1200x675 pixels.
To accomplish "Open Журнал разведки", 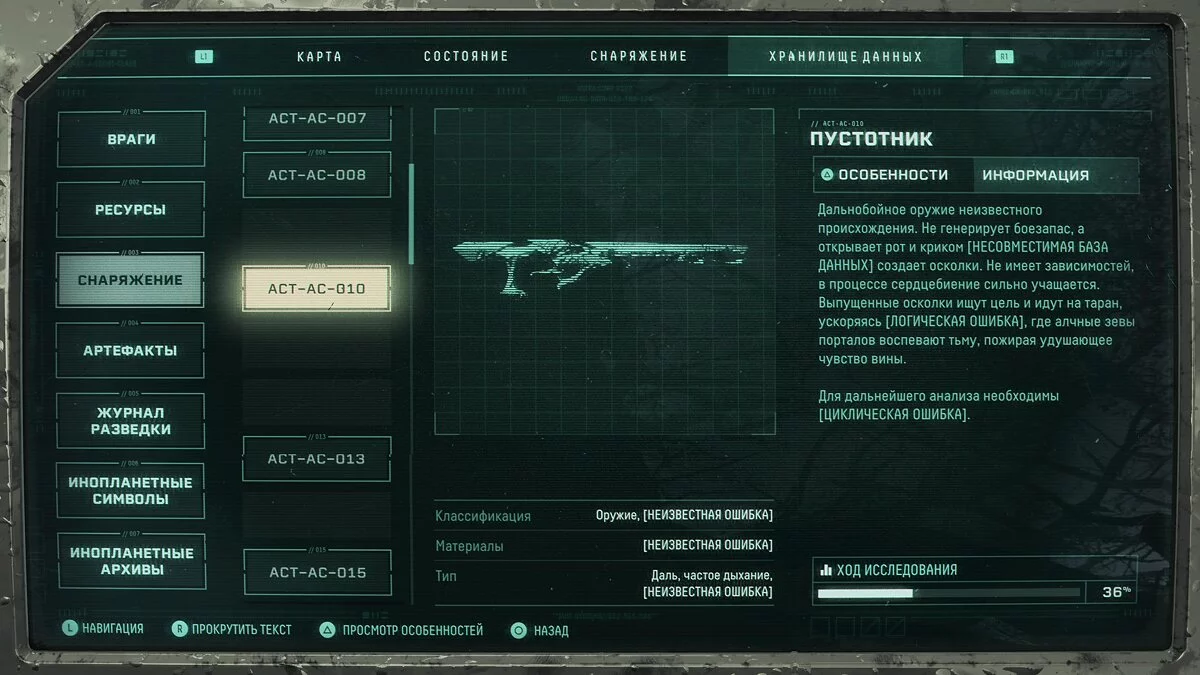I will click(131, 421).
